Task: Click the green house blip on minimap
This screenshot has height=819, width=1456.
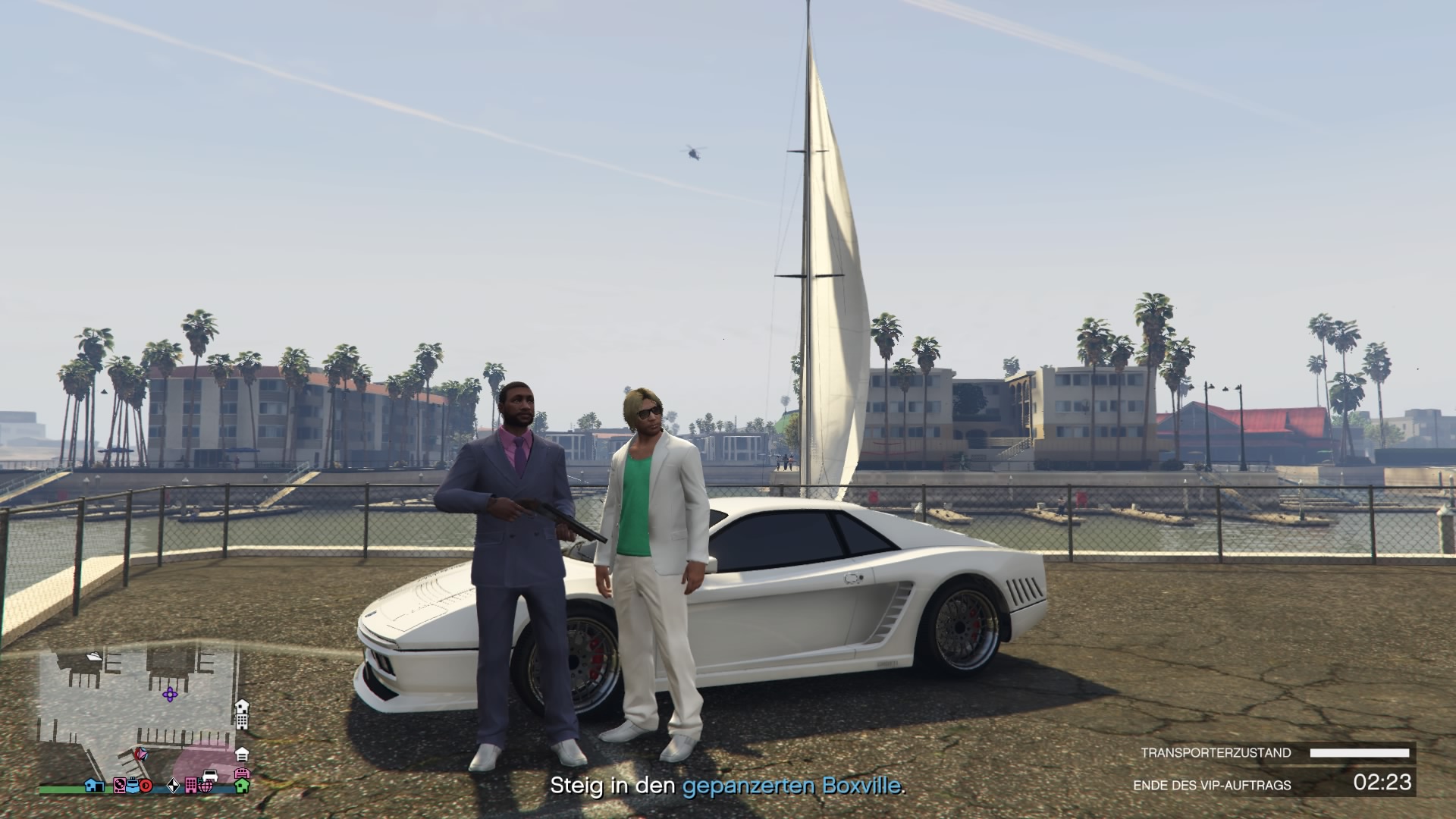Action: point(241,786)
